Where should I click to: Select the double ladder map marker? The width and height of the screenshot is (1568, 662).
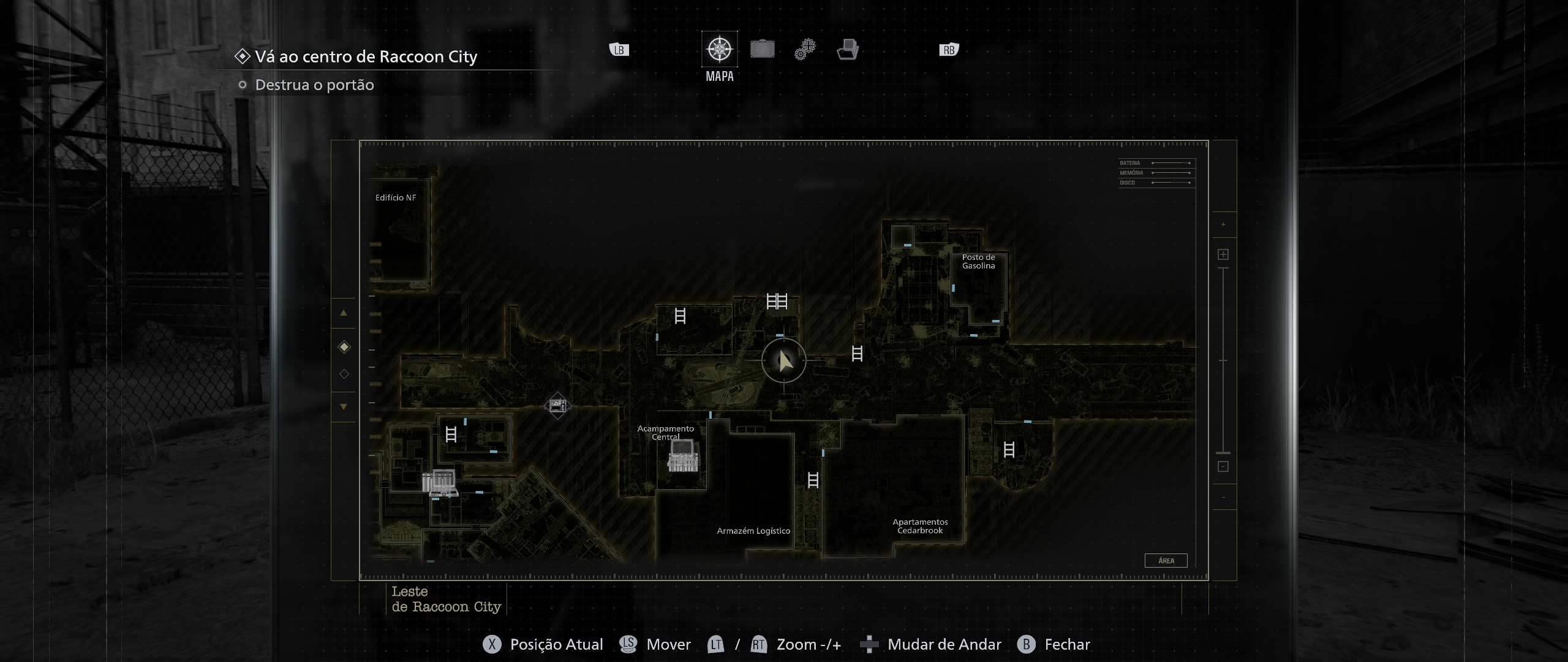pos(777,302)
